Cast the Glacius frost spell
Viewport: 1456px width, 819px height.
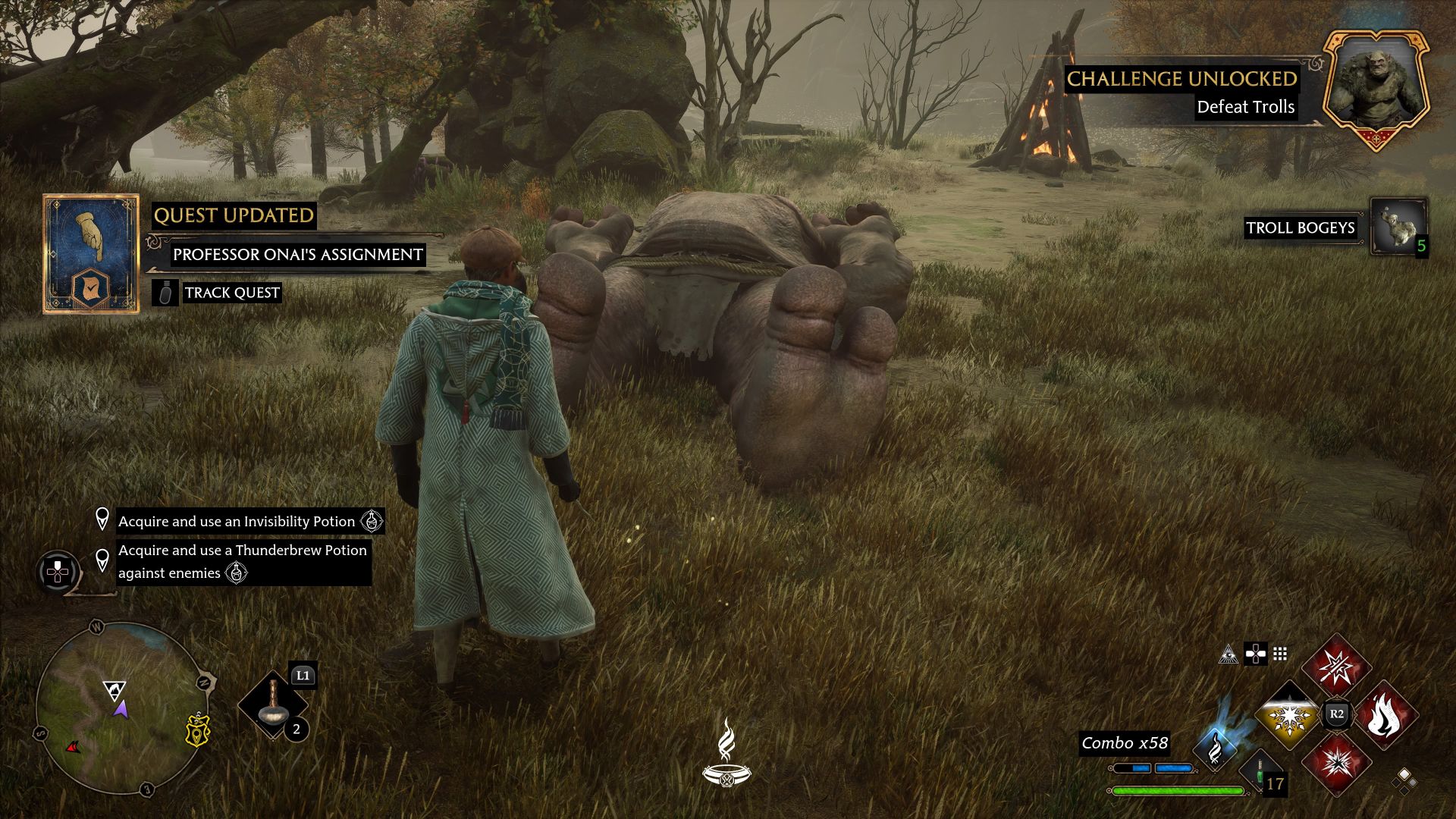[x=1289, y=717]
